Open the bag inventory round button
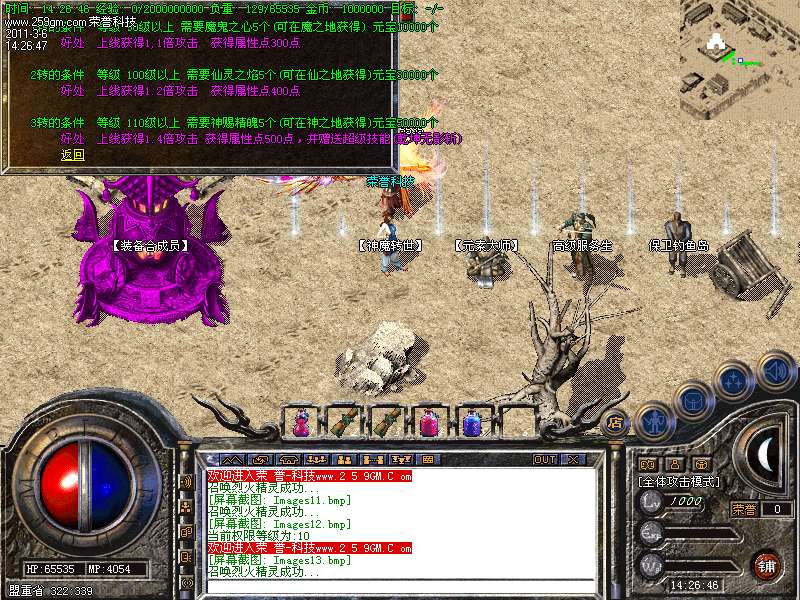The width and height of the screenshot is (800, 600). (x=692, y=400)
